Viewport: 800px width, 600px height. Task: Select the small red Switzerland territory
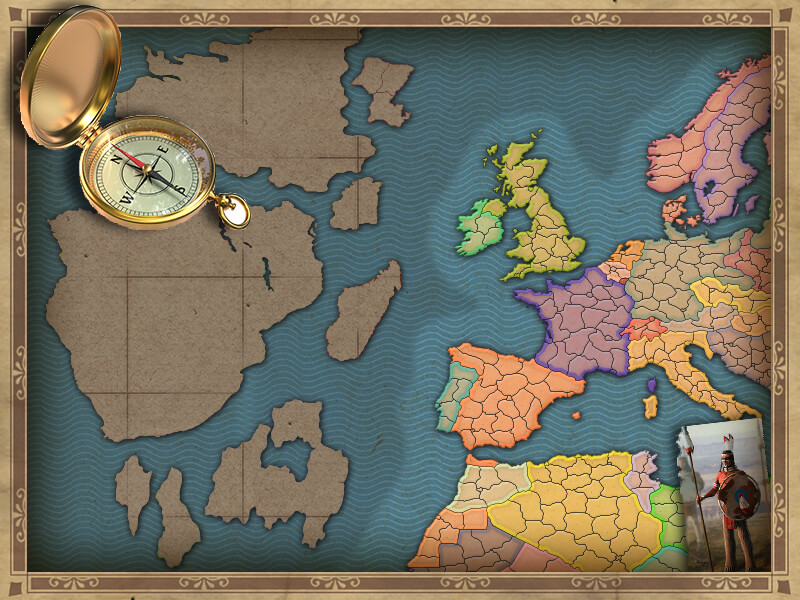645,329
